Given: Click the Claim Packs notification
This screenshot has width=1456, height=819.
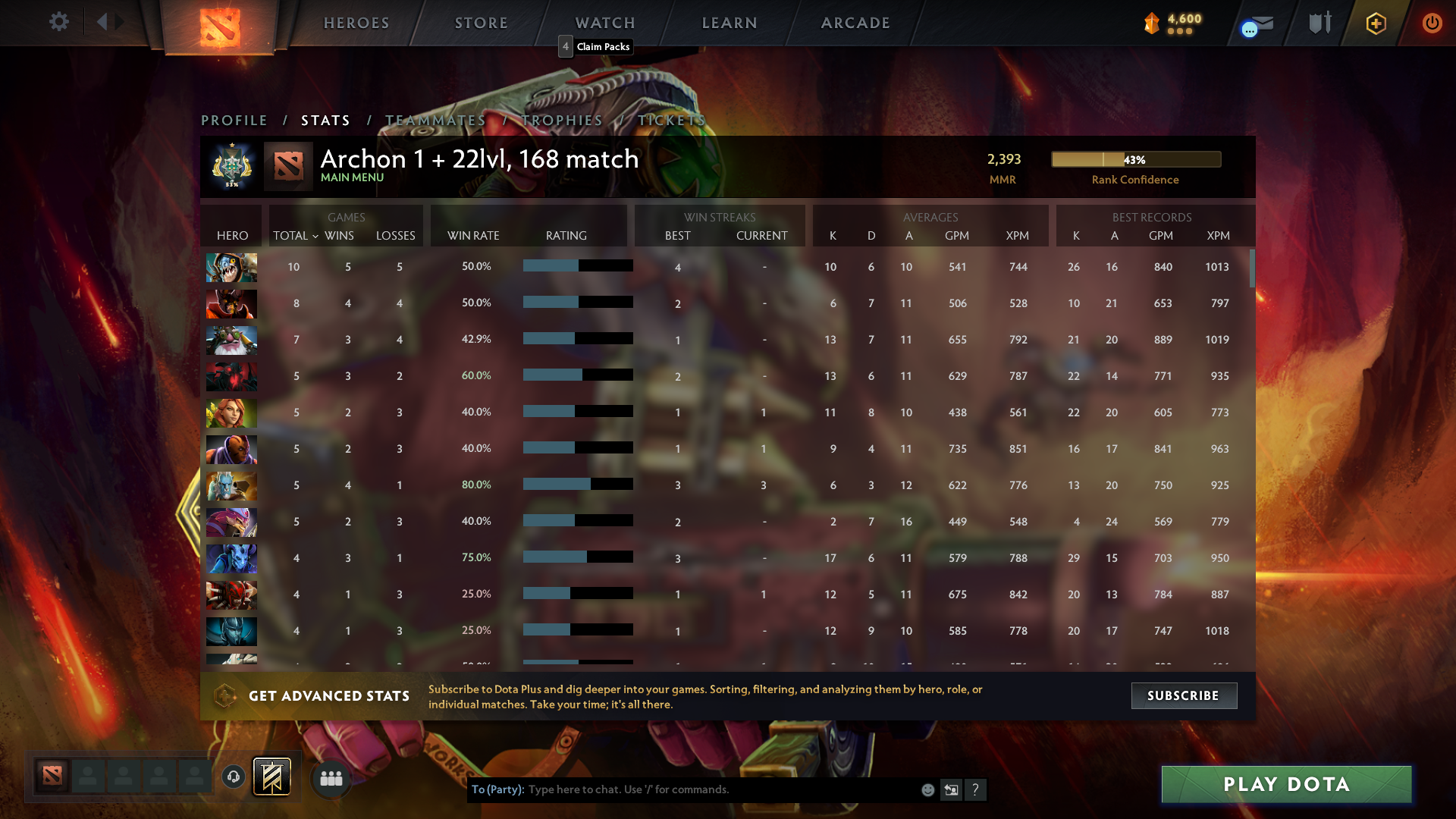Looking at the screenshot, I should (596, 46).
